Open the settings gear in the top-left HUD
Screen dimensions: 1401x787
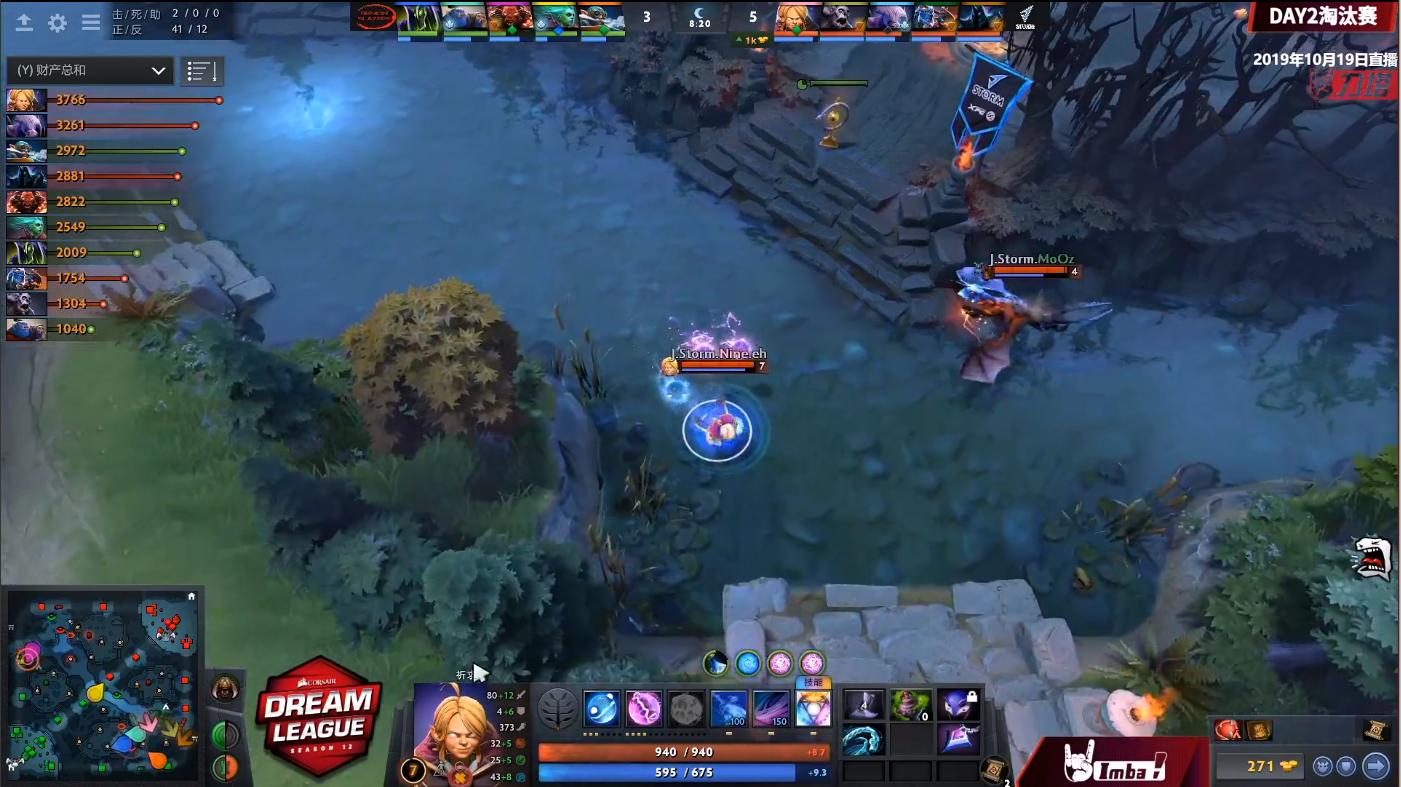point(59,23)
